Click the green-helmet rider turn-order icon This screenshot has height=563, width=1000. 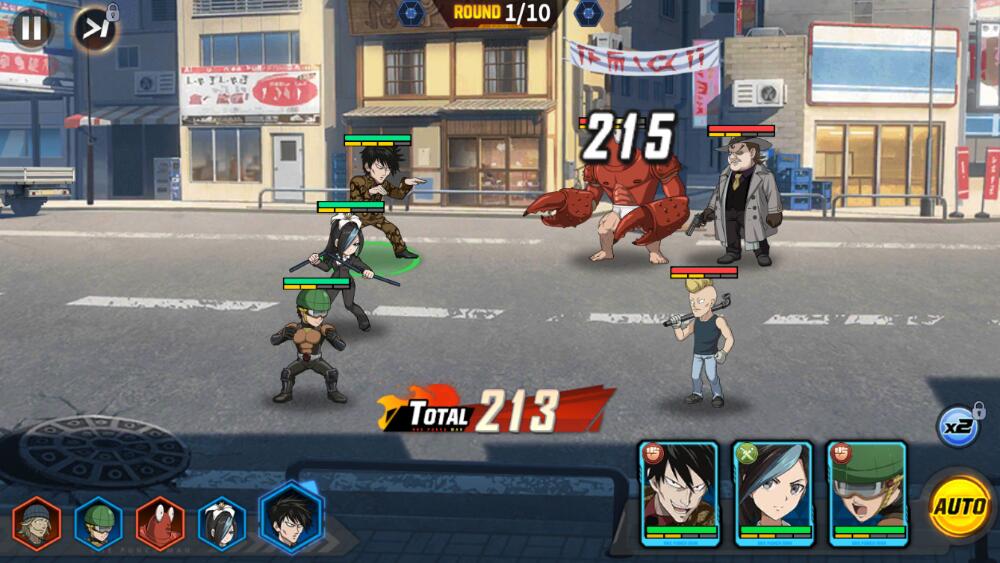99,524
